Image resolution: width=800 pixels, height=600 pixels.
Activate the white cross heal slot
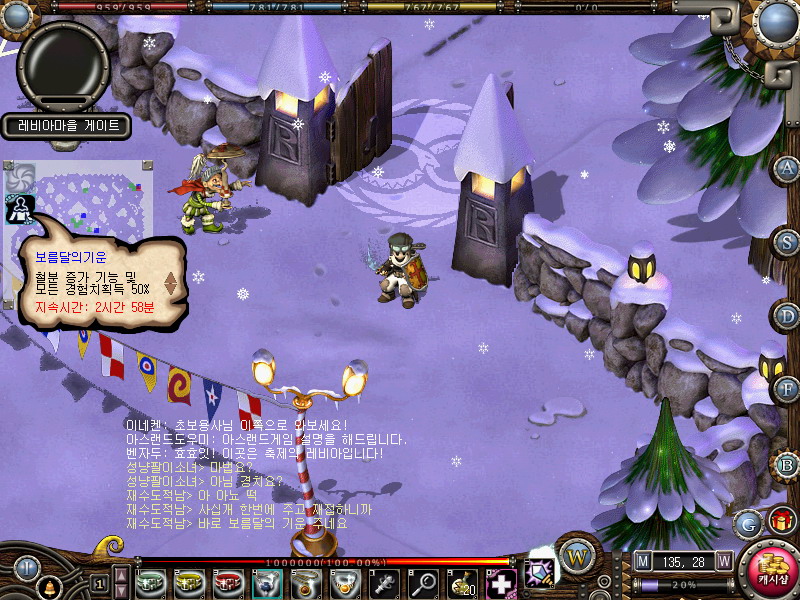click(x=501, y=581)
